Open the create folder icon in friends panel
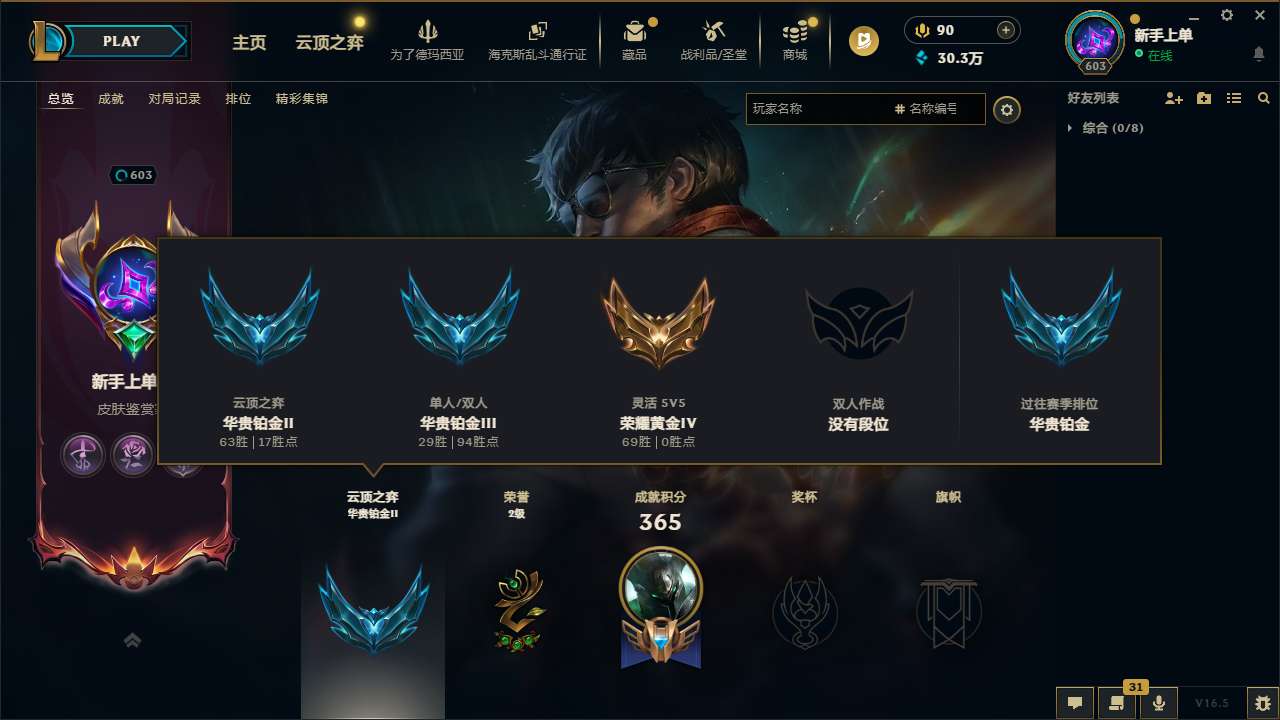 [x=1203, y=98]
